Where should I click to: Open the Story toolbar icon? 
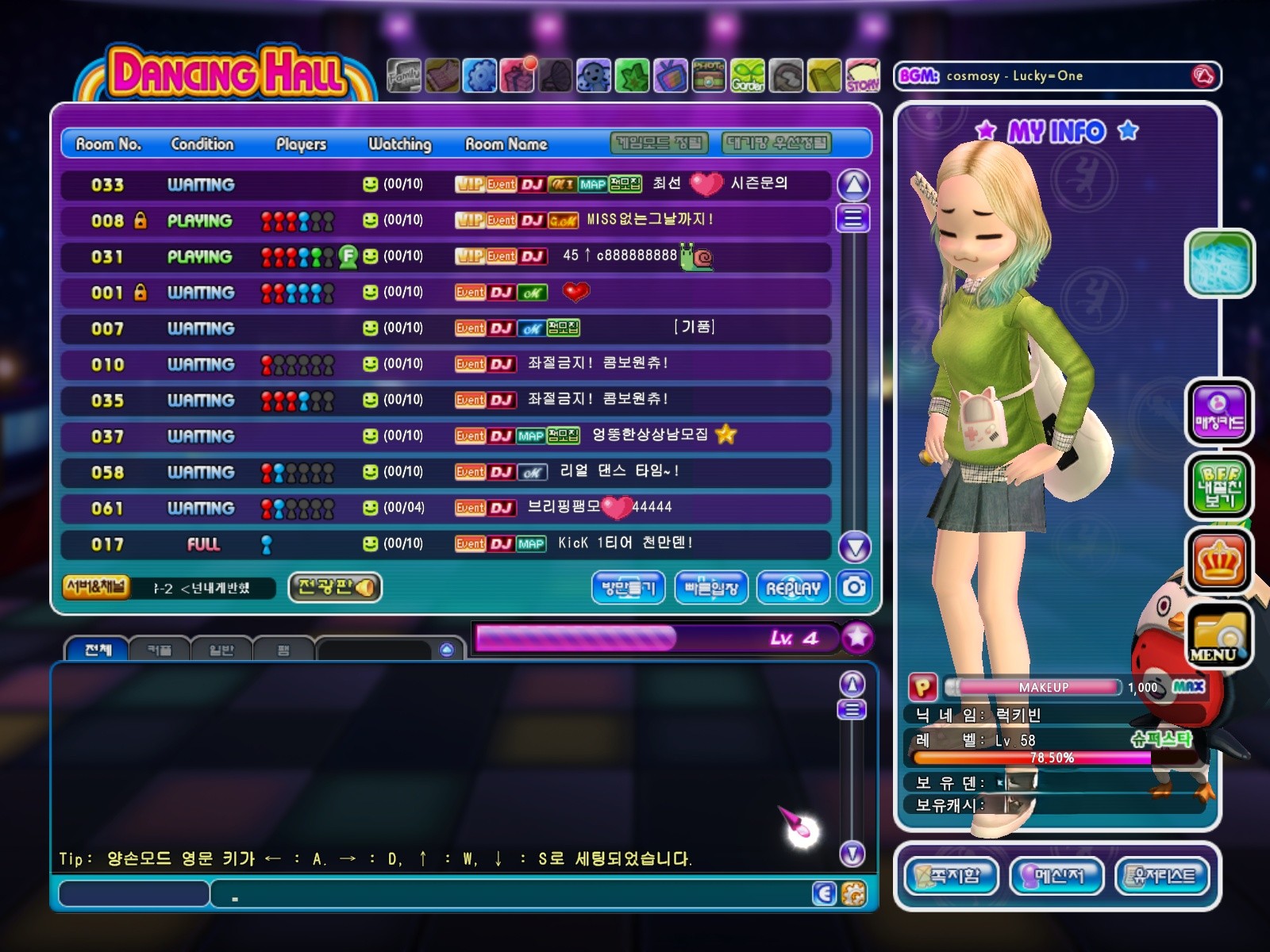862,77
